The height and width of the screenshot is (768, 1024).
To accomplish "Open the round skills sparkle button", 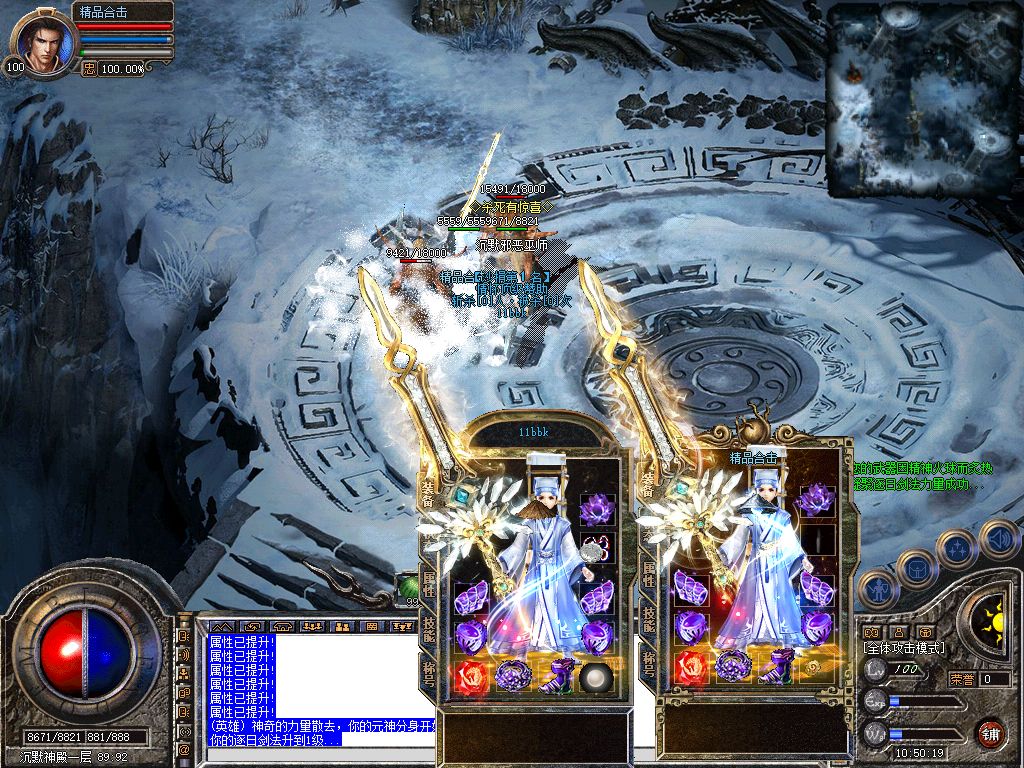I will (957, 548).
